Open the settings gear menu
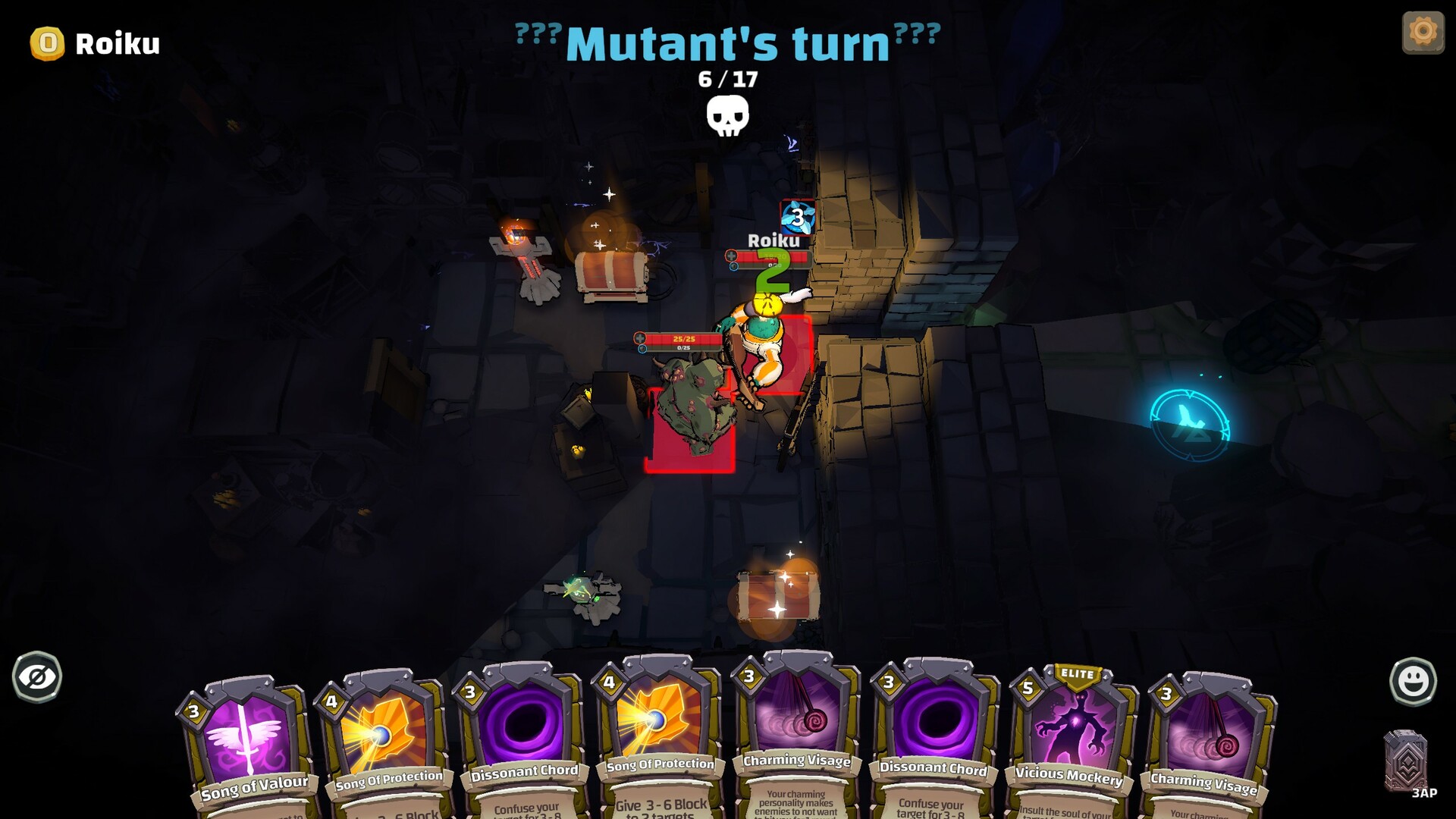Screen dimensions: 1456x819 pos(1423,31)
